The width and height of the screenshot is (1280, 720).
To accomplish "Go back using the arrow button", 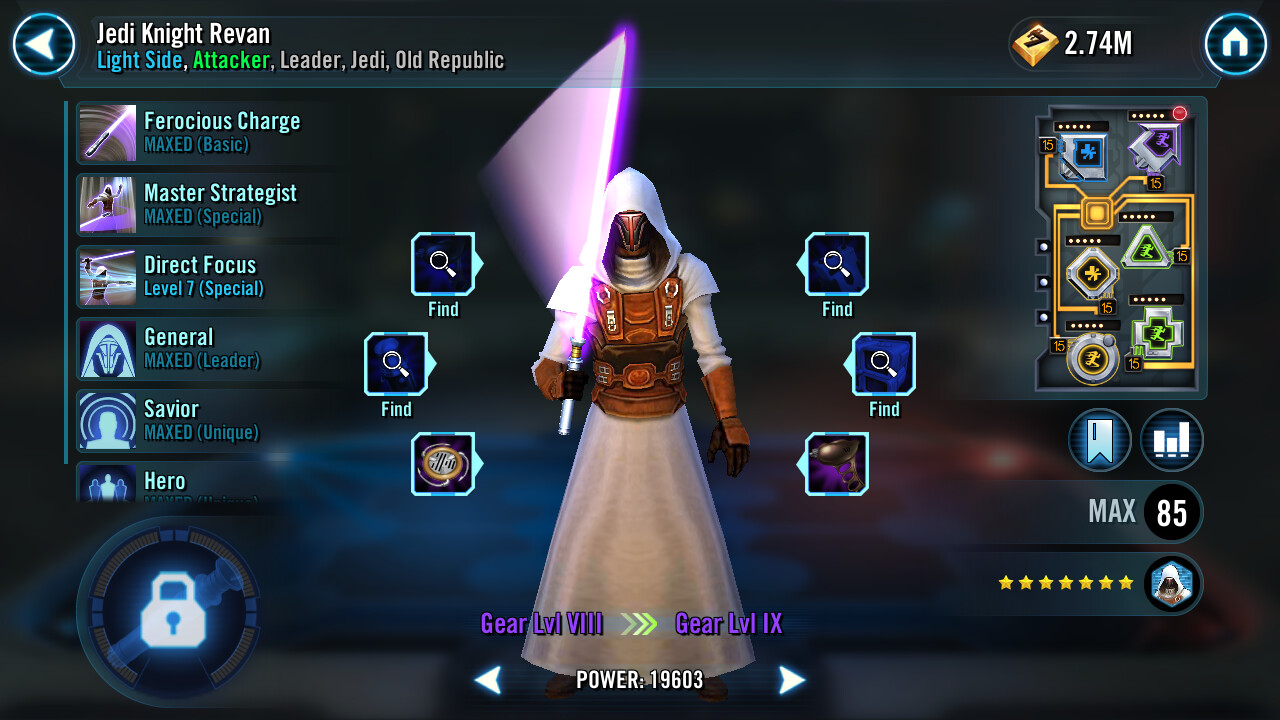I will [x=44, y=44].
